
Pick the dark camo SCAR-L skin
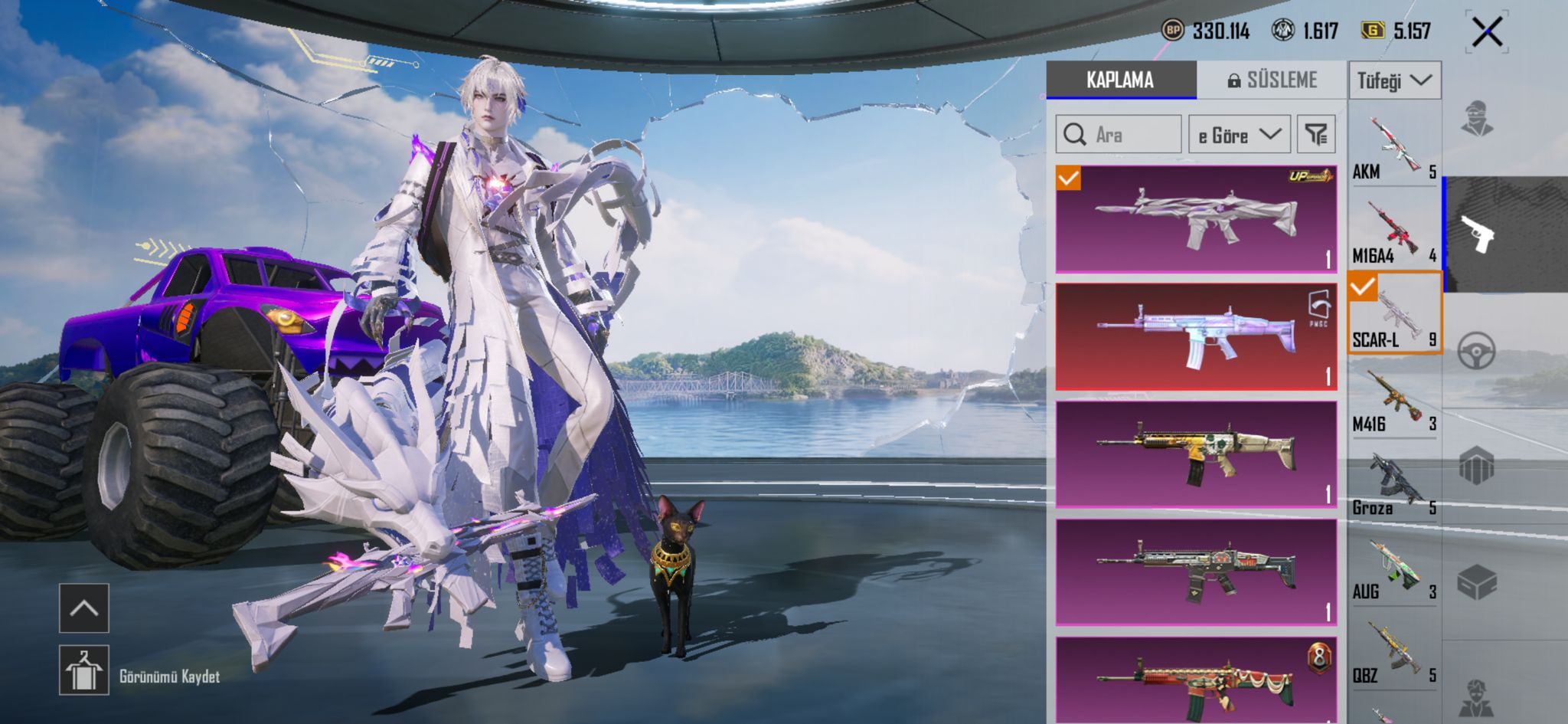pos(1196,572)
